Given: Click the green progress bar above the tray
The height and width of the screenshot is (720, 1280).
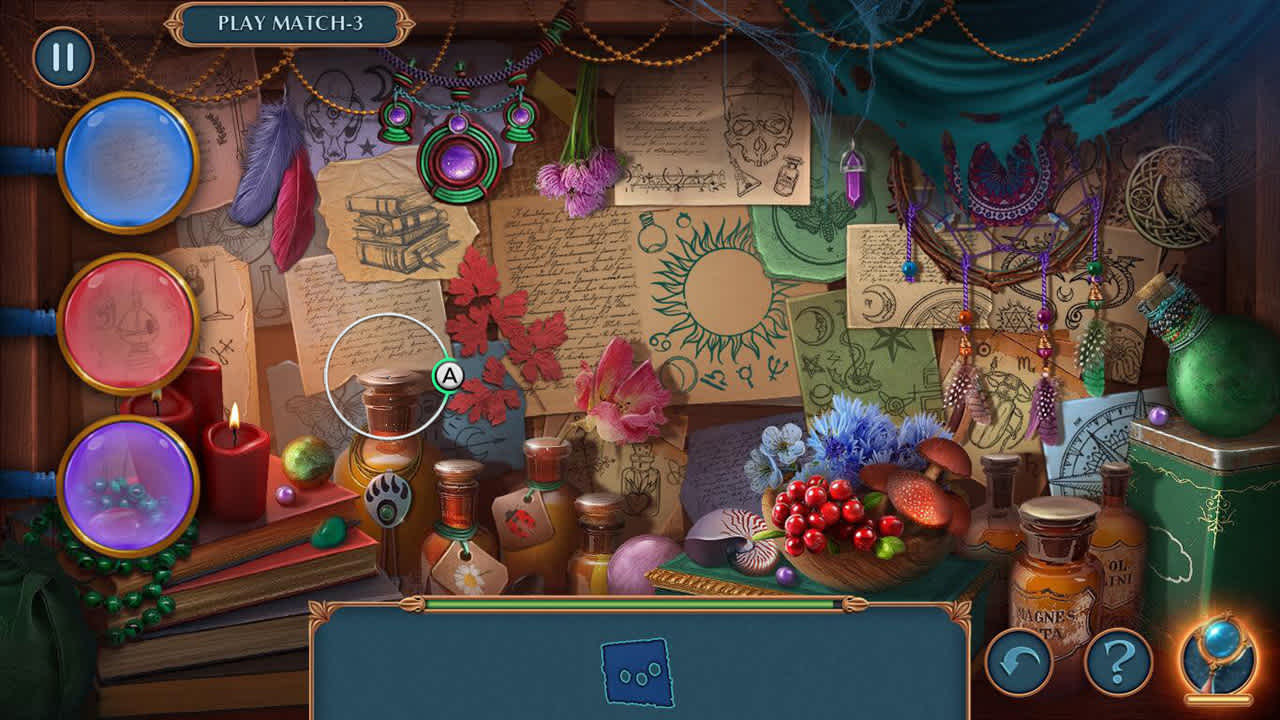Looking at the screenshot, I should (x=636, y=605).
